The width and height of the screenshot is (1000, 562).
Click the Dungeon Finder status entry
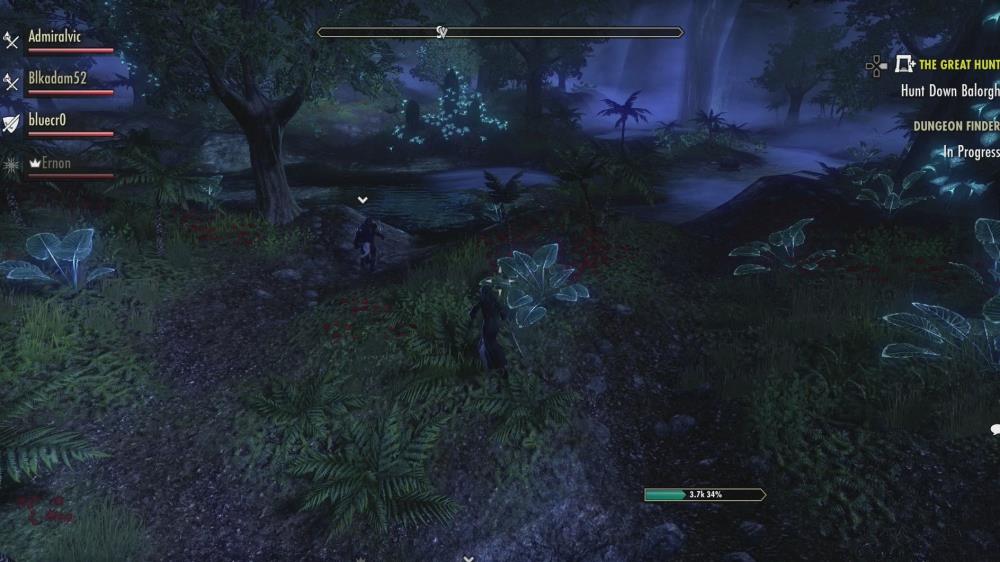tap(955, 127)
